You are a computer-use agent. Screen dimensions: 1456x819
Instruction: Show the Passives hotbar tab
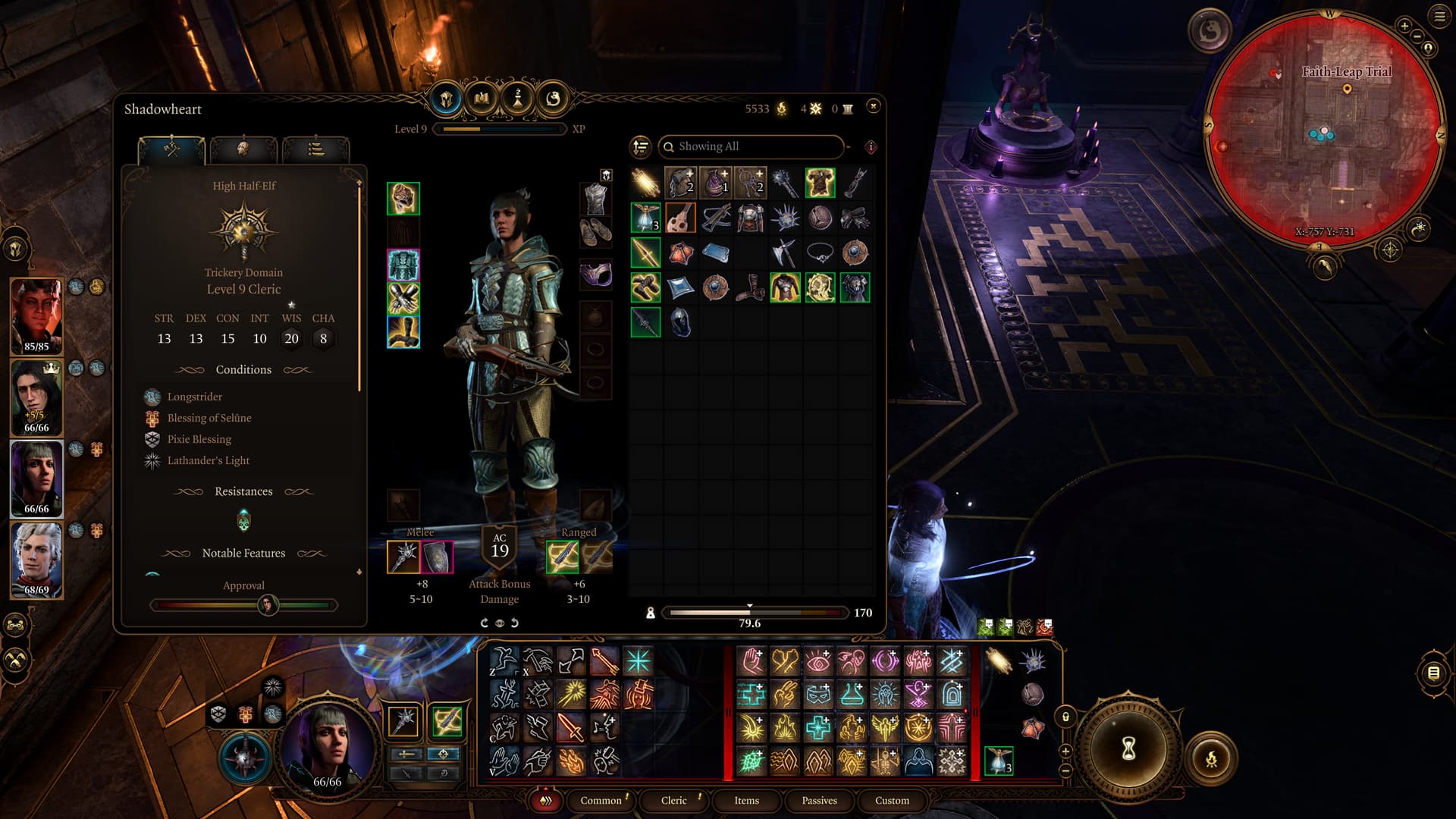[x=819, y=800]
